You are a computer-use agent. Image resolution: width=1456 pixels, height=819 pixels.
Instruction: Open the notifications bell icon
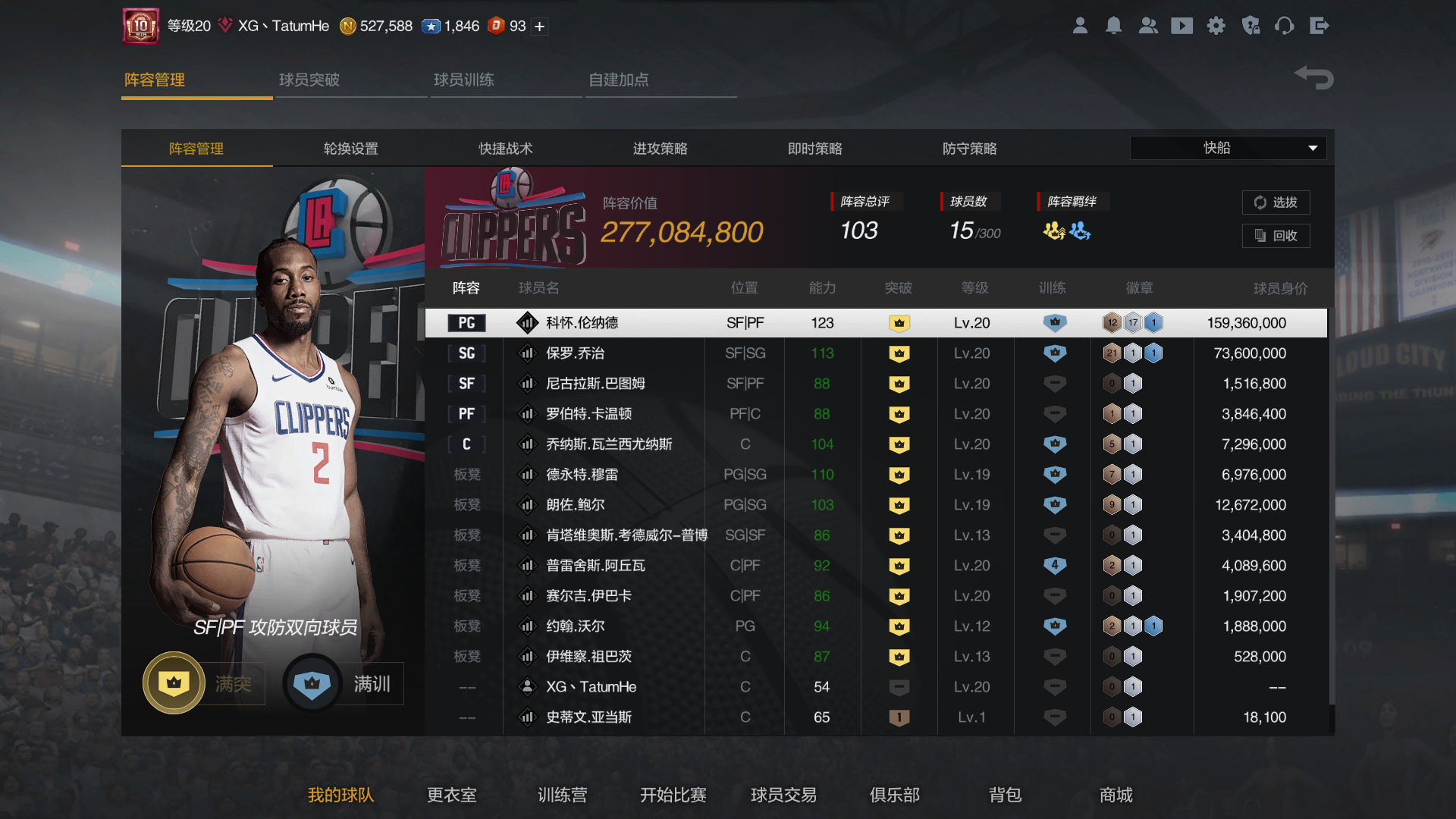1114,25
